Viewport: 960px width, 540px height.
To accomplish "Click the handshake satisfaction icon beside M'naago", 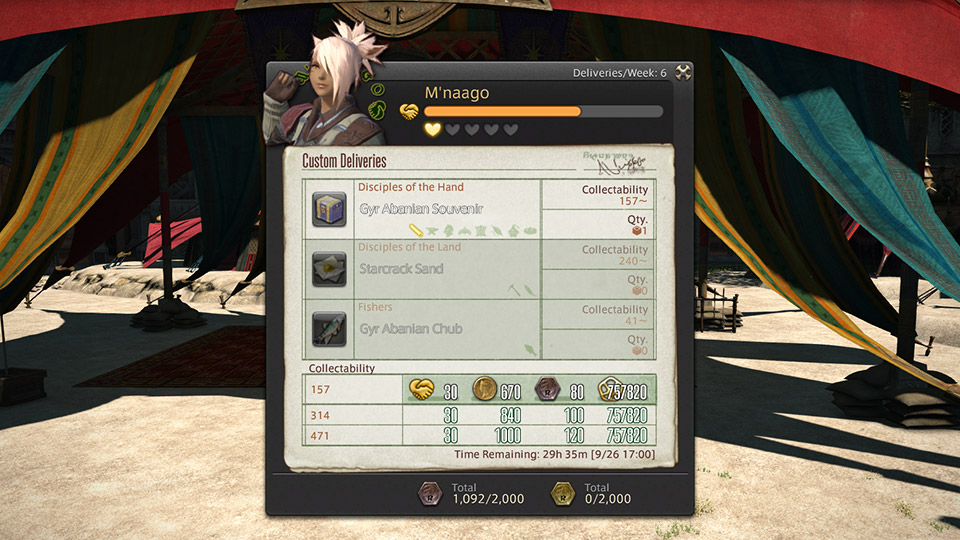I will click(409, 112).
